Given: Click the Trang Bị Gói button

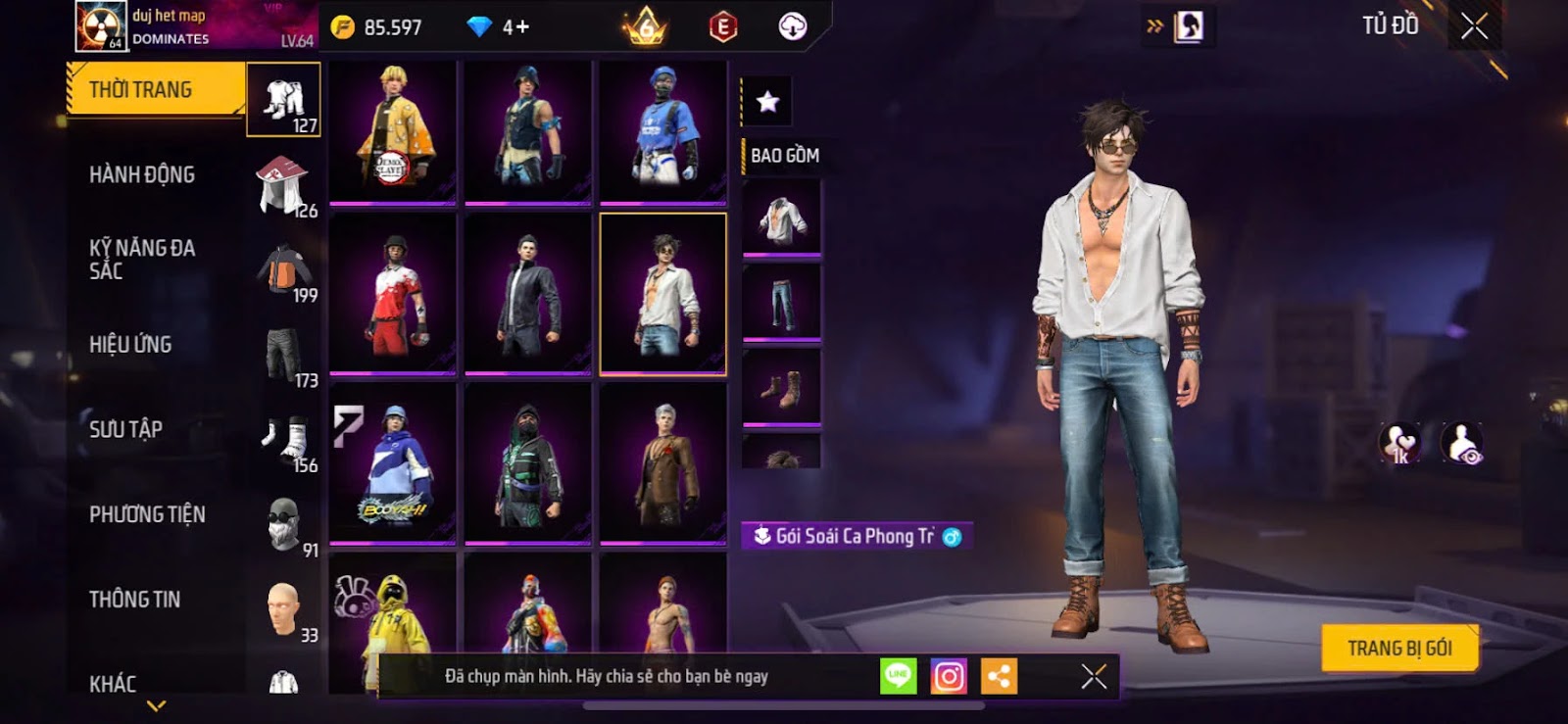Looking at the screenshot, I should [x=1398, y=649].
